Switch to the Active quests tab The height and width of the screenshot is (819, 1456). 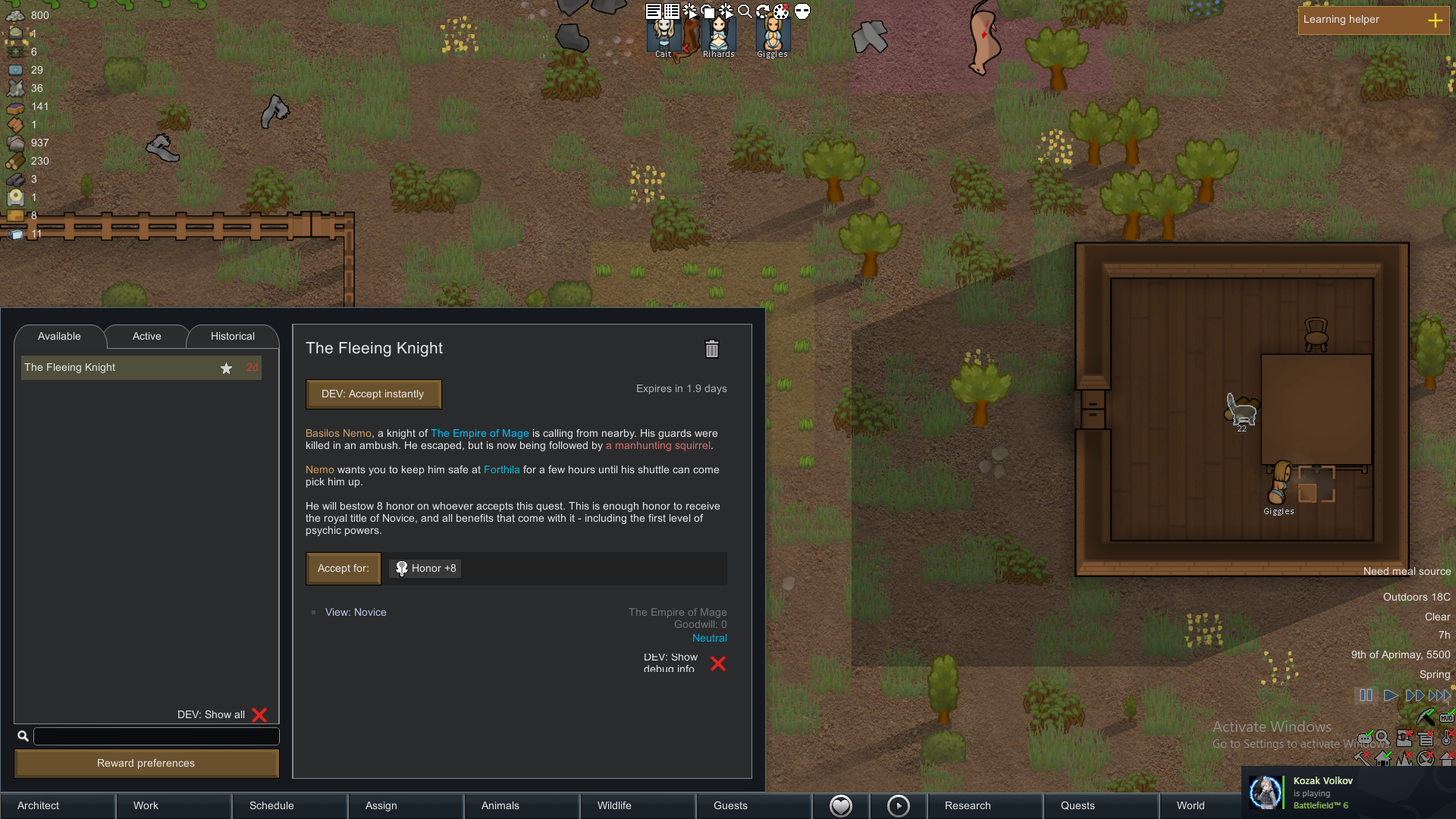point(146,336)
